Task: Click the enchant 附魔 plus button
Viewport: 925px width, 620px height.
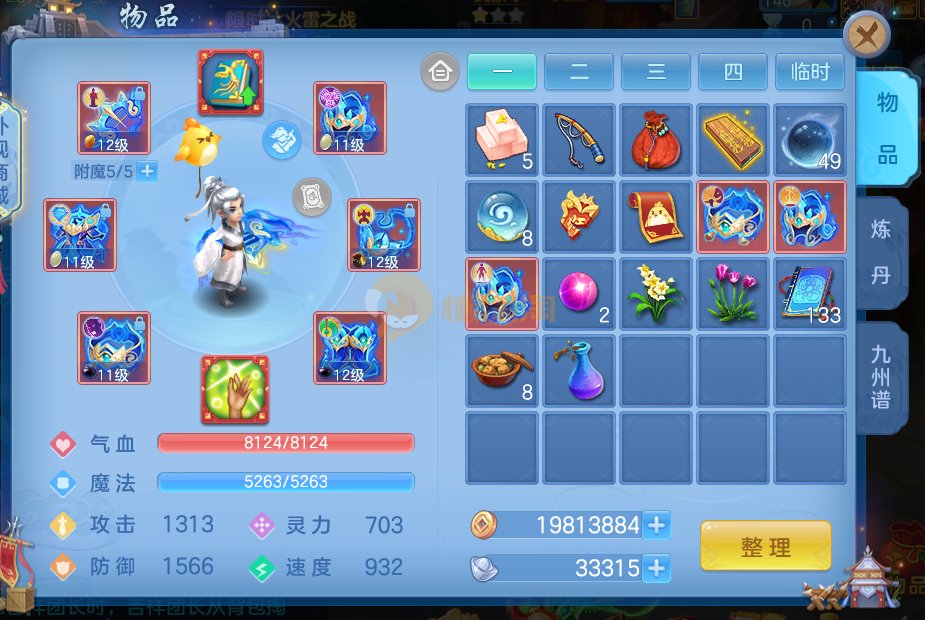Action: coord(147,171)
